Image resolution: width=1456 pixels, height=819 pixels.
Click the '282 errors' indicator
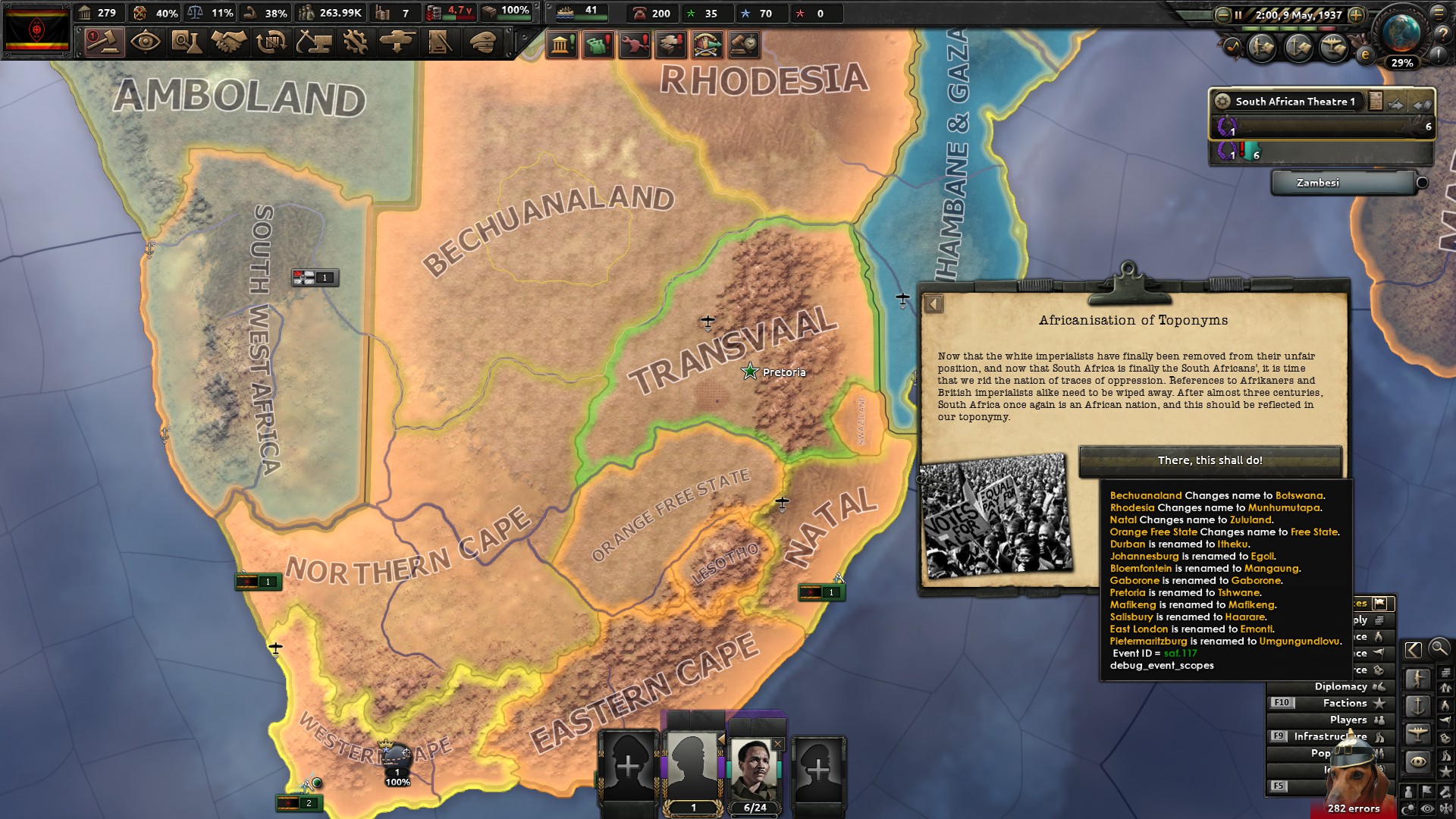1354,808
